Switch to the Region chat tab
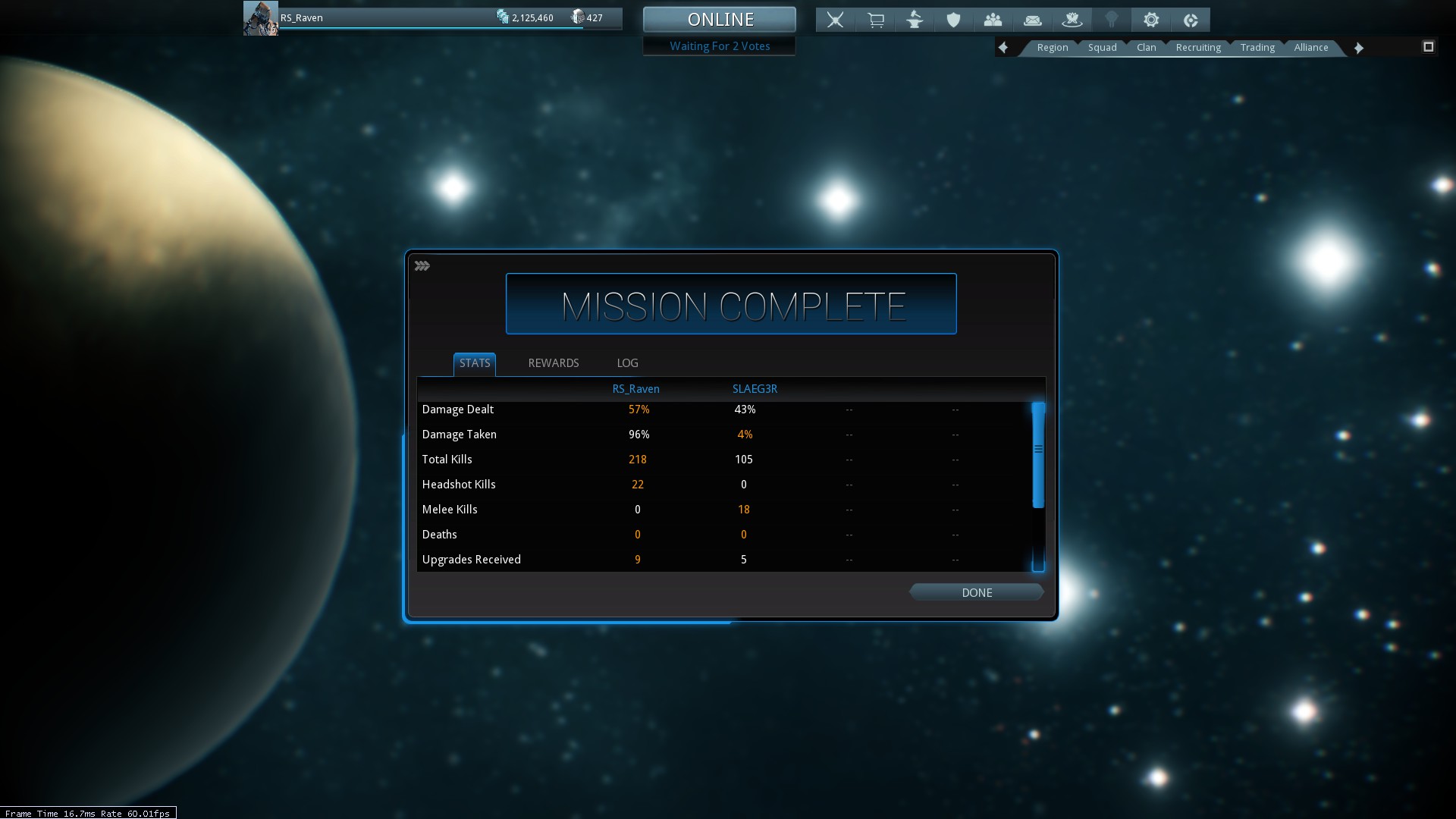 (x=1052, y=48)
